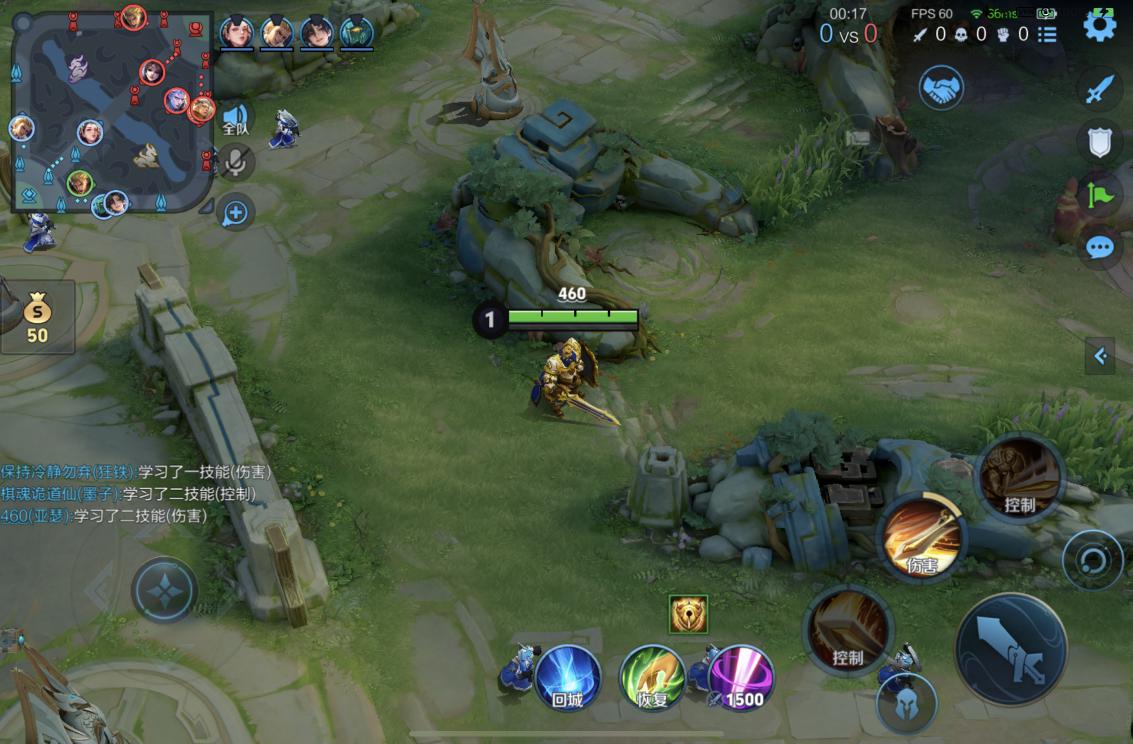Image resolution: width=1133 pixels, height=744 pixels.
Task: Tap the golden shield equipment icon
Action: (688, 614)
